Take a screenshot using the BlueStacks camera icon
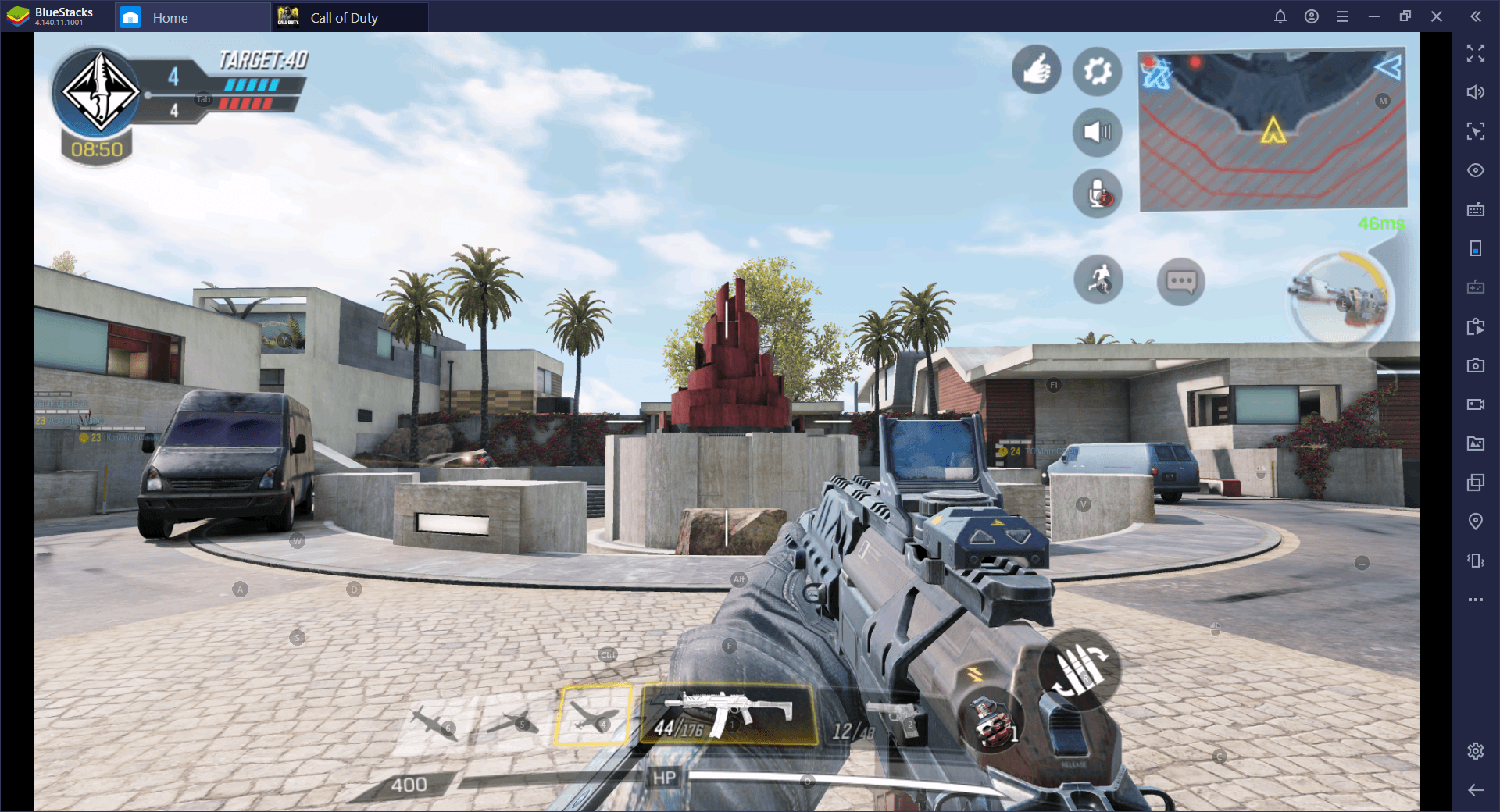 [x=1476, y=365]
